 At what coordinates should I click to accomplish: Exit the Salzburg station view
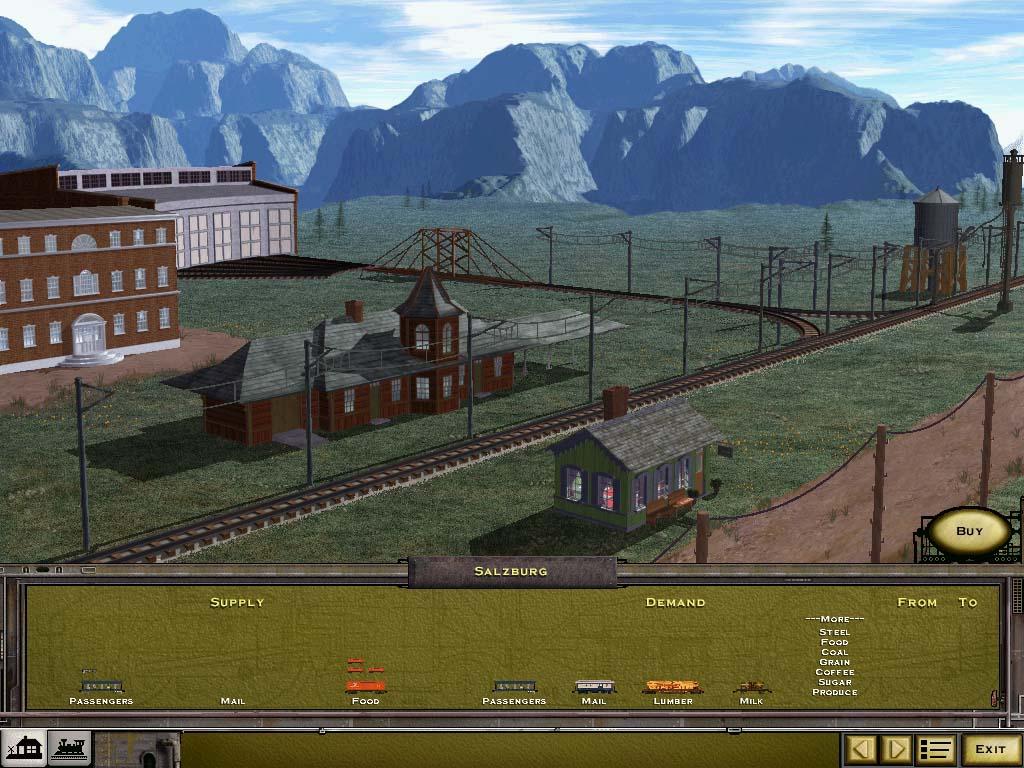pos(990,749)
